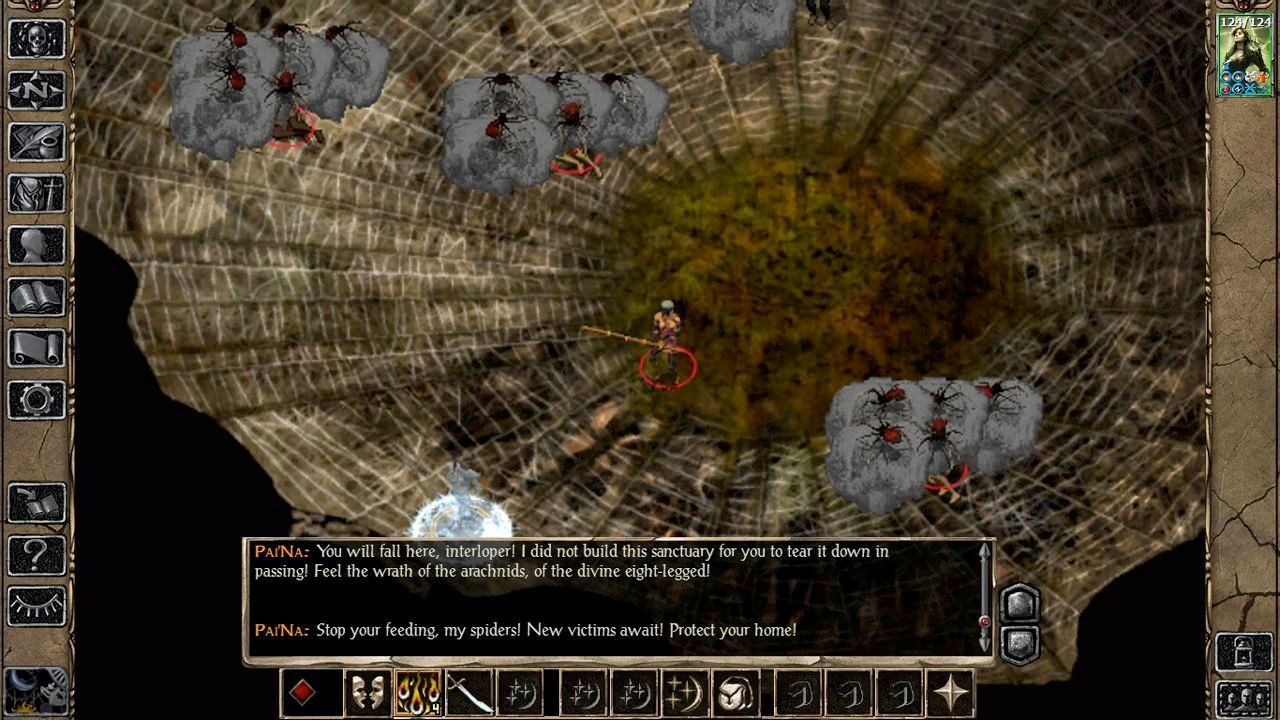Toggle the question mark help button
Screen dimensions: 1280x720
[37, 554]
